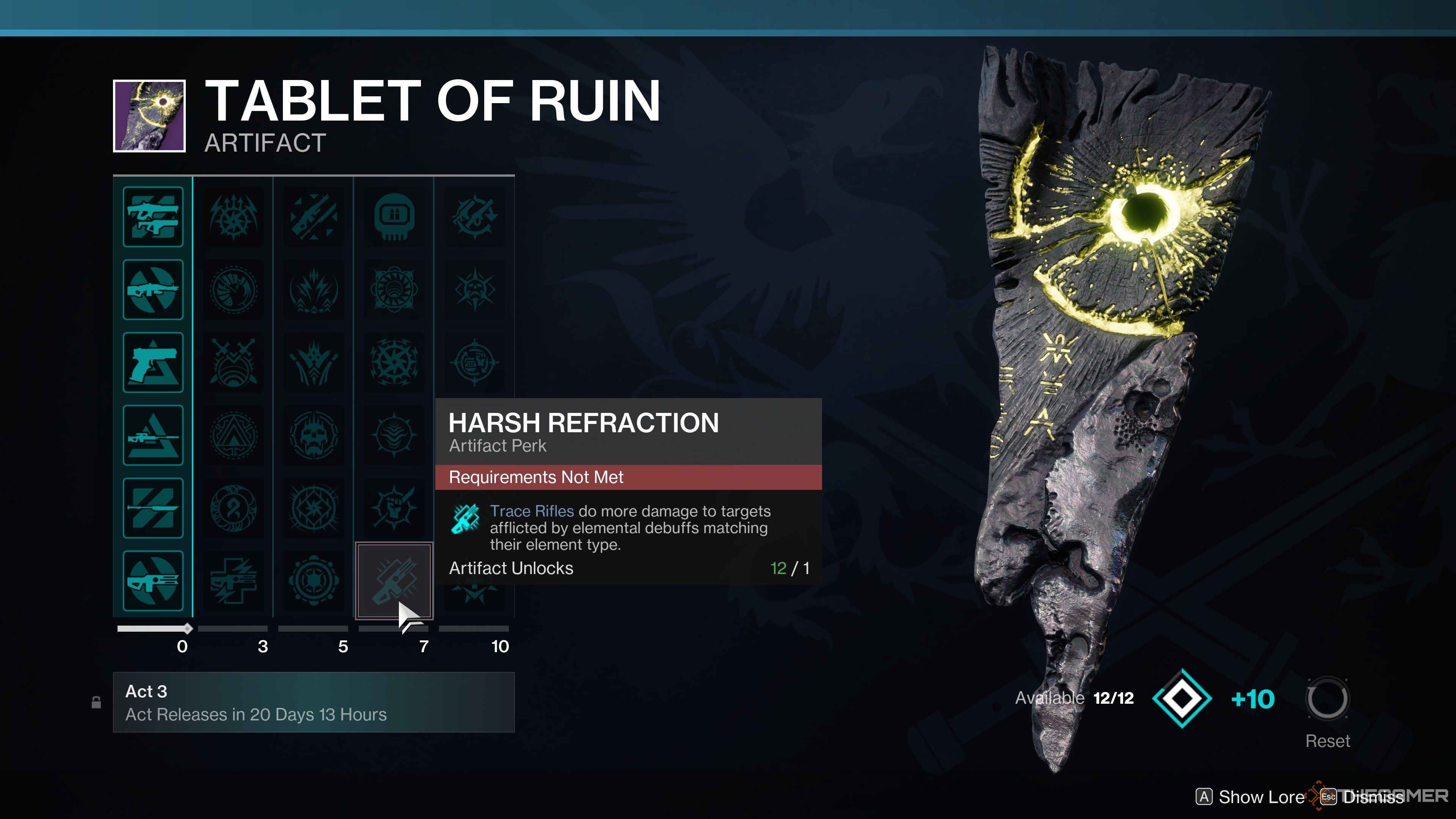Choose the crosshair with fist perk
Screen dimensions: 1456x819
pyautogui.click(x=474, y=363)
